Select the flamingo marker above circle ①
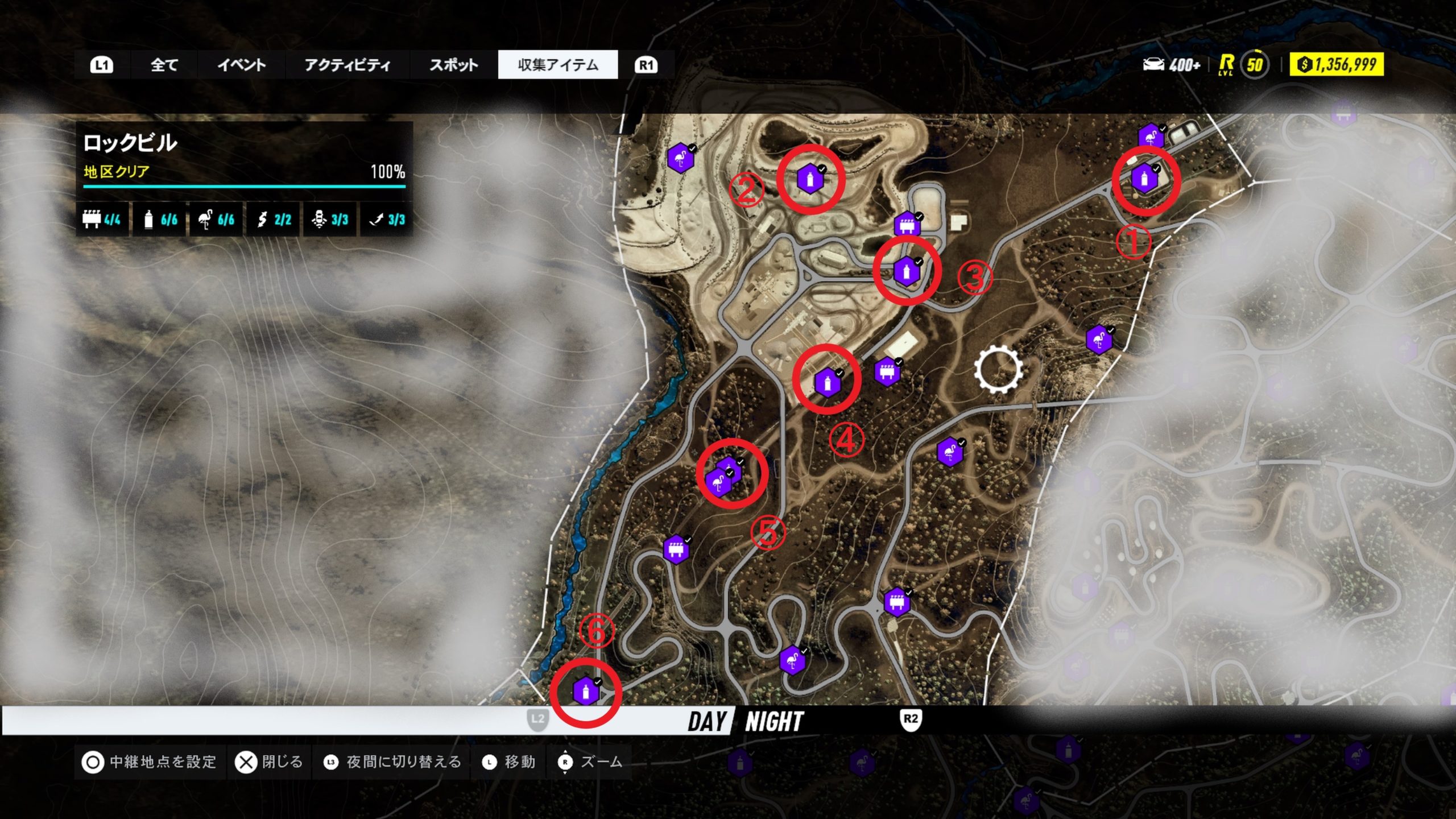Viewport: 1456px width, 819px height. (x=1150, y=138)
